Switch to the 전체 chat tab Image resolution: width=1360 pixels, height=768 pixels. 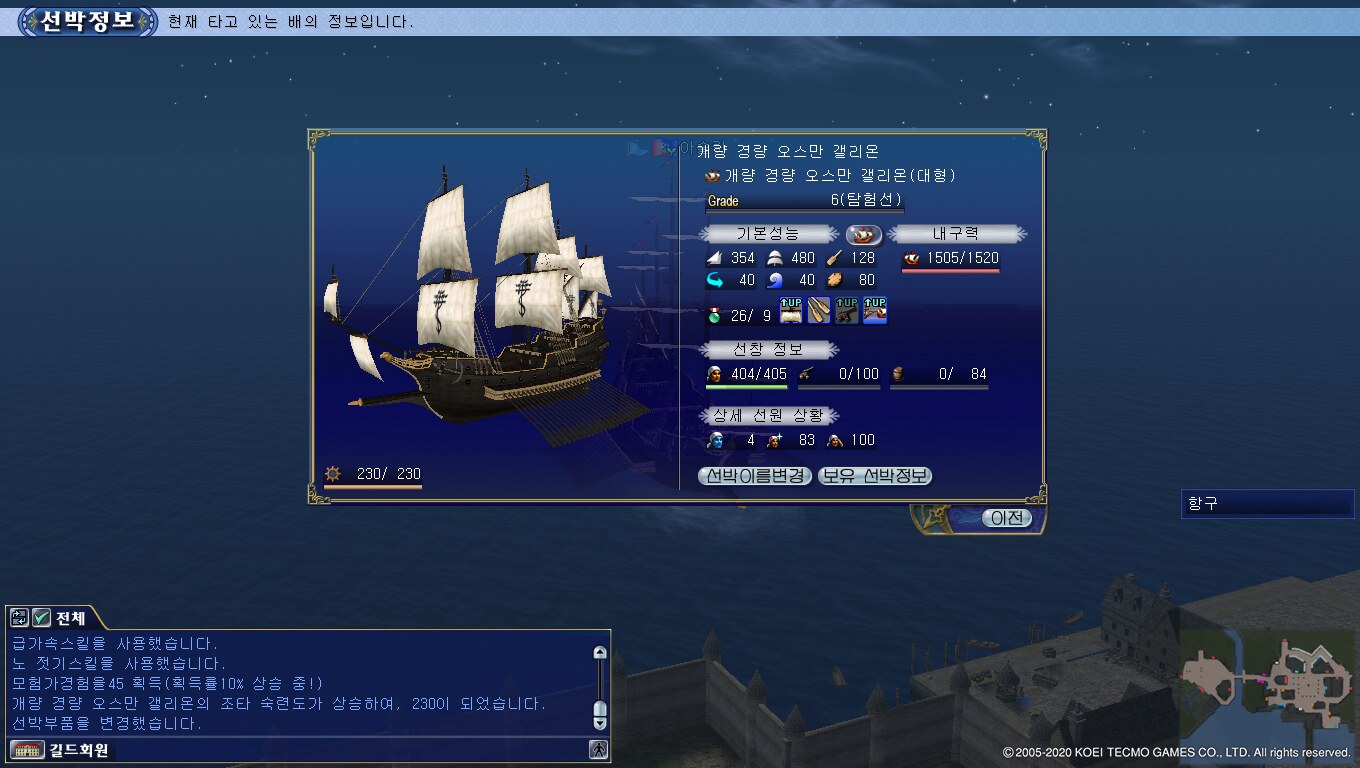(70, 618)
